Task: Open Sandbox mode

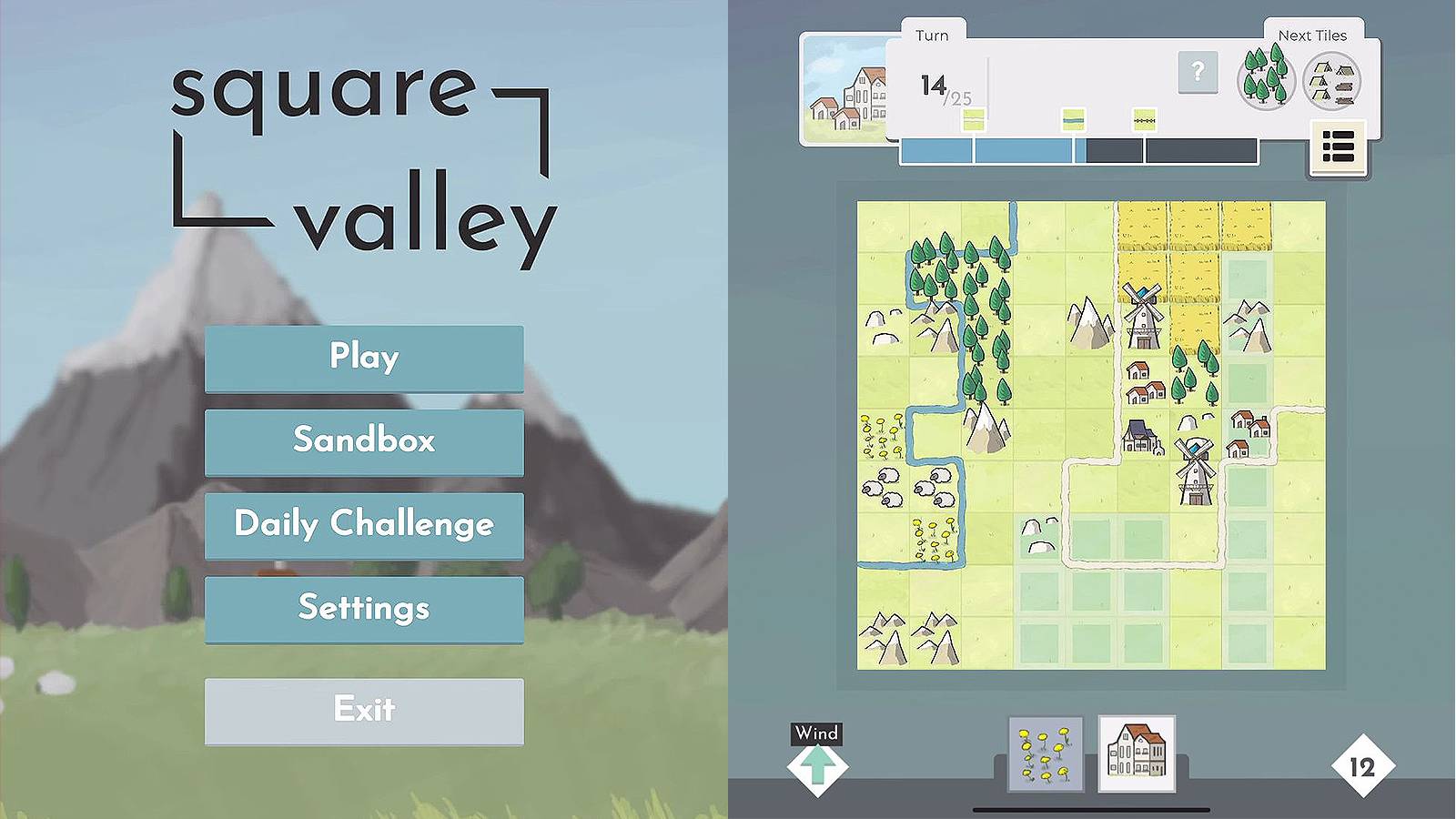Action: pos(364,441)
